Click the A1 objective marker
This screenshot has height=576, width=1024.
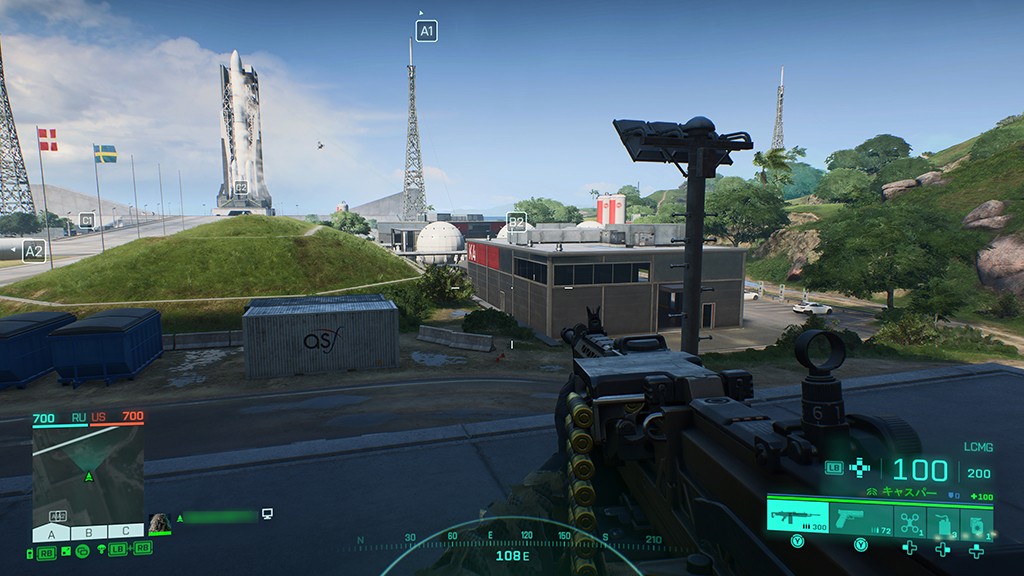click(x=427, y=31)
